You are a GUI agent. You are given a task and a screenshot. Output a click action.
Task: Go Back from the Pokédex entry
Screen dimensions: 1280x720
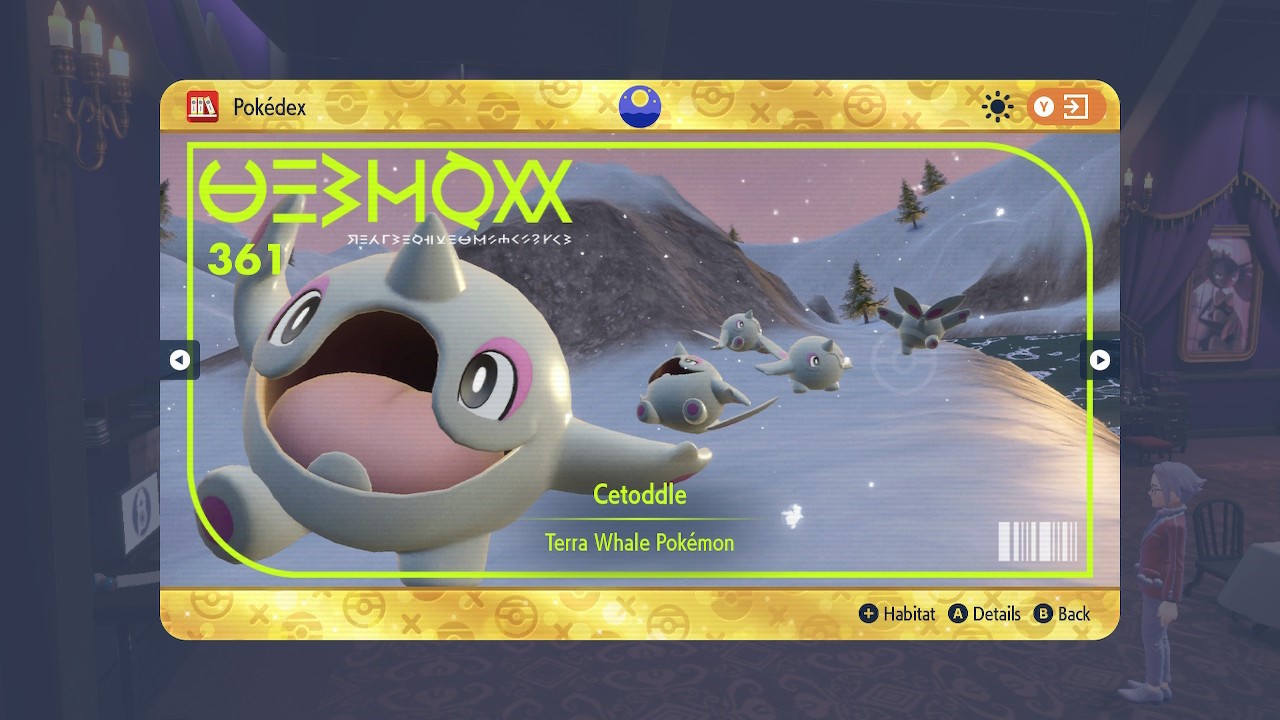pos(1062,614)
